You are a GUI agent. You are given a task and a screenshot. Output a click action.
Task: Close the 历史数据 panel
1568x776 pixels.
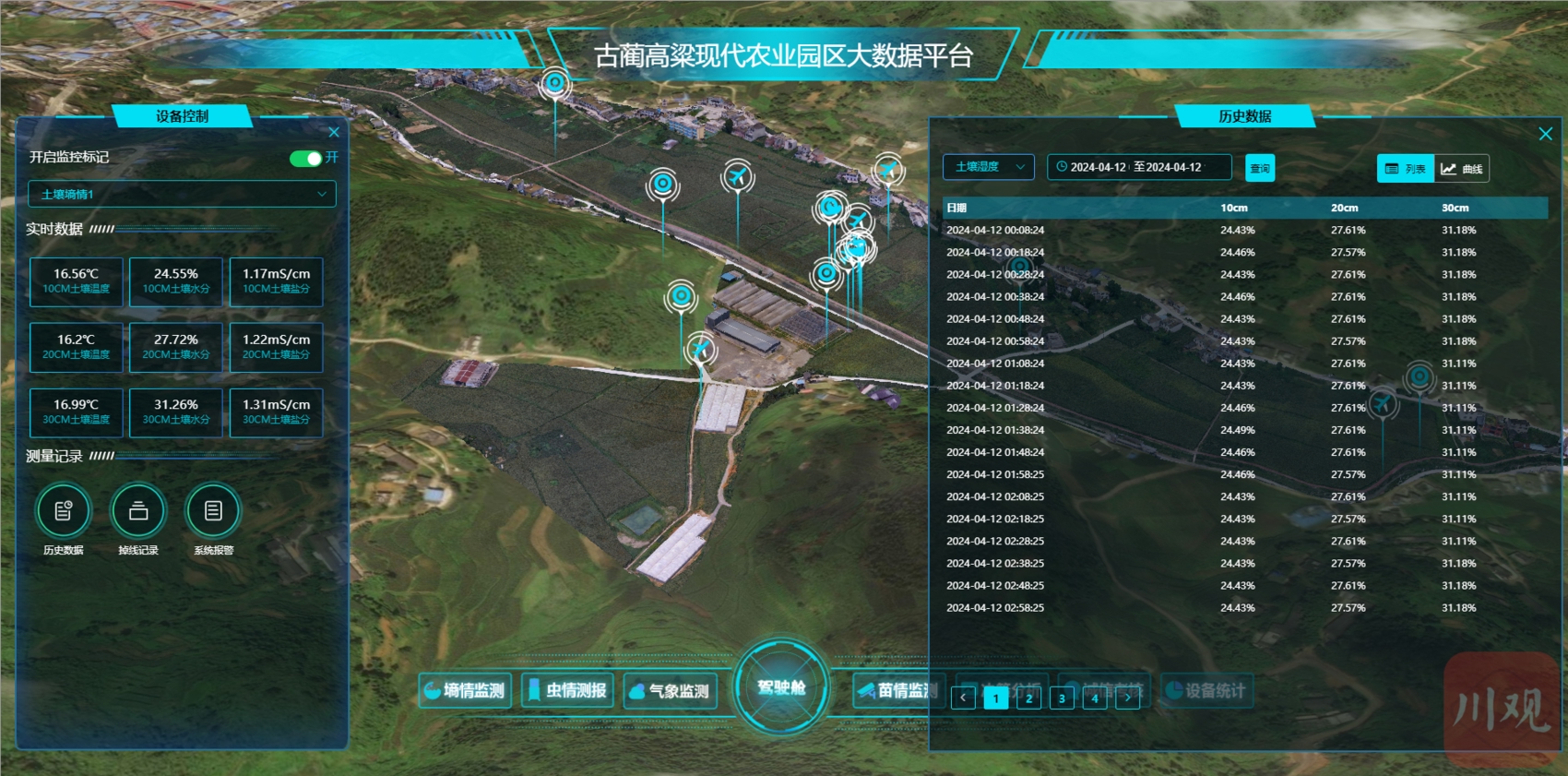(1546, 134)
